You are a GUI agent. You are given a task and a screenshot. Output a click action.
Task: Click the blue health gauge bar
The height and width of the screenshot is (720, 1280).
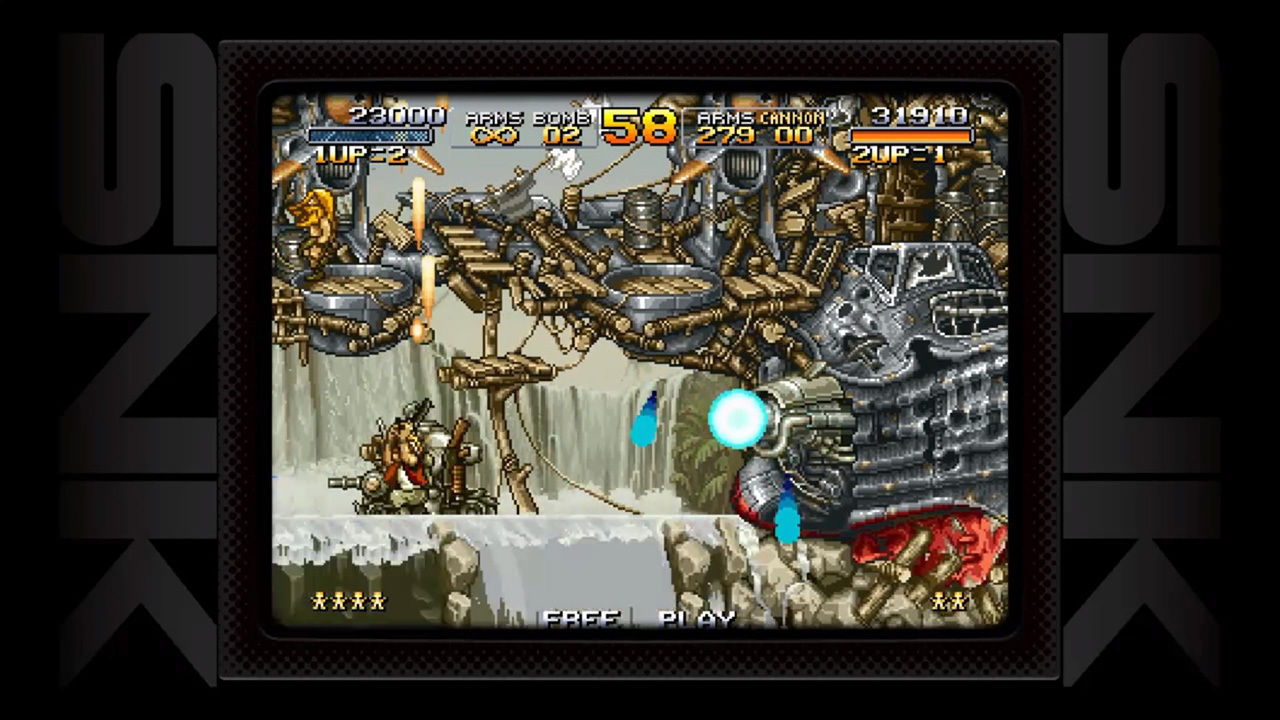(x=370, y=132)
